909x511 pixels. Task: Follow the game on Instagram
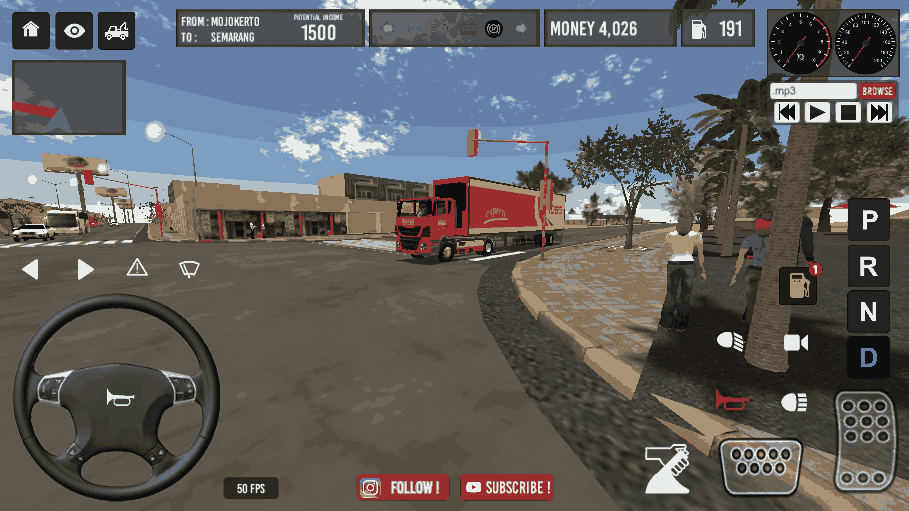point(403,488)
